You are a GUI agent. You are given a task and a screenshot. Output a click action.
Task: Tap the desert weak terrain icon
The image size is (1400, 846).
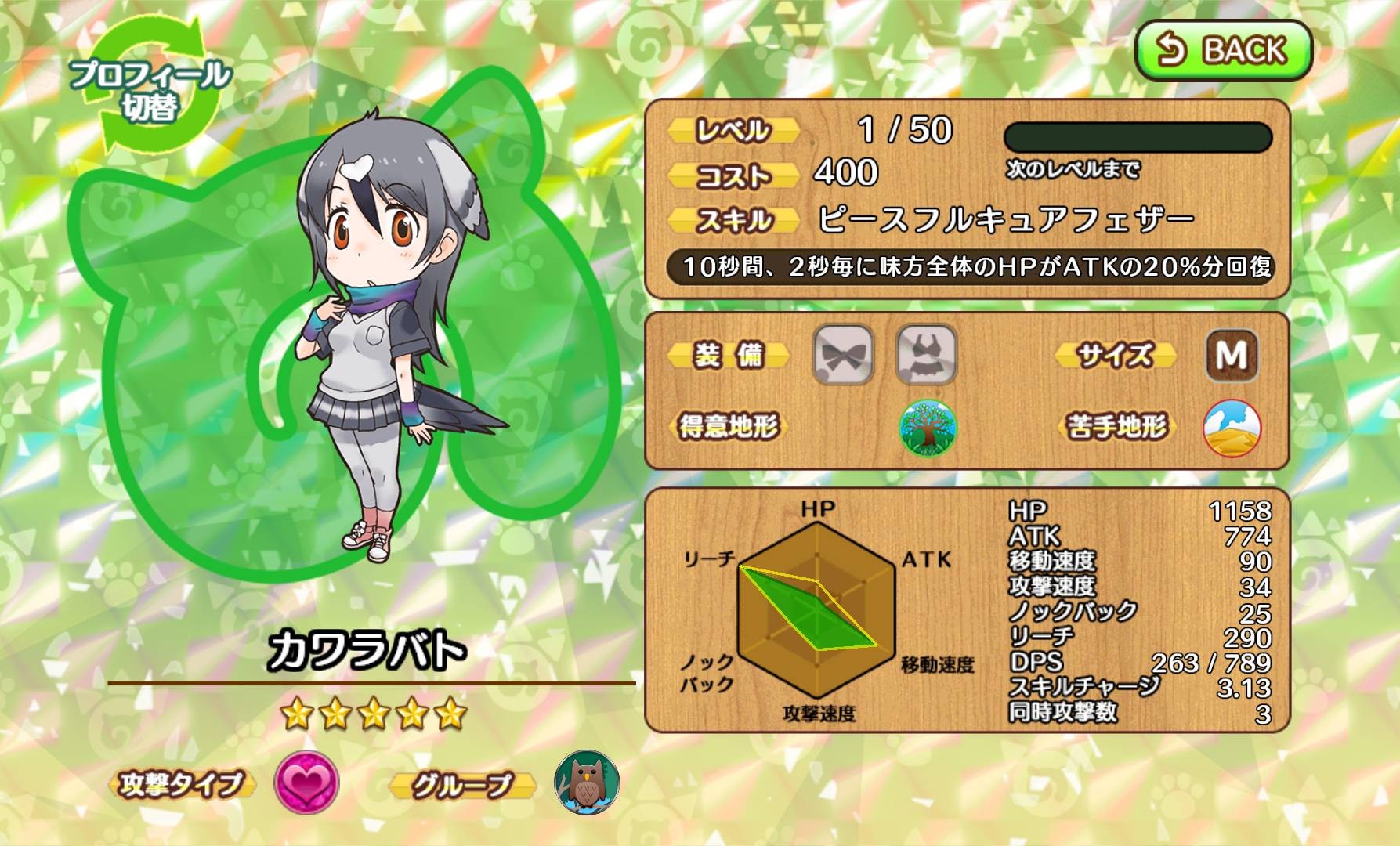[x=1232, y=428]
